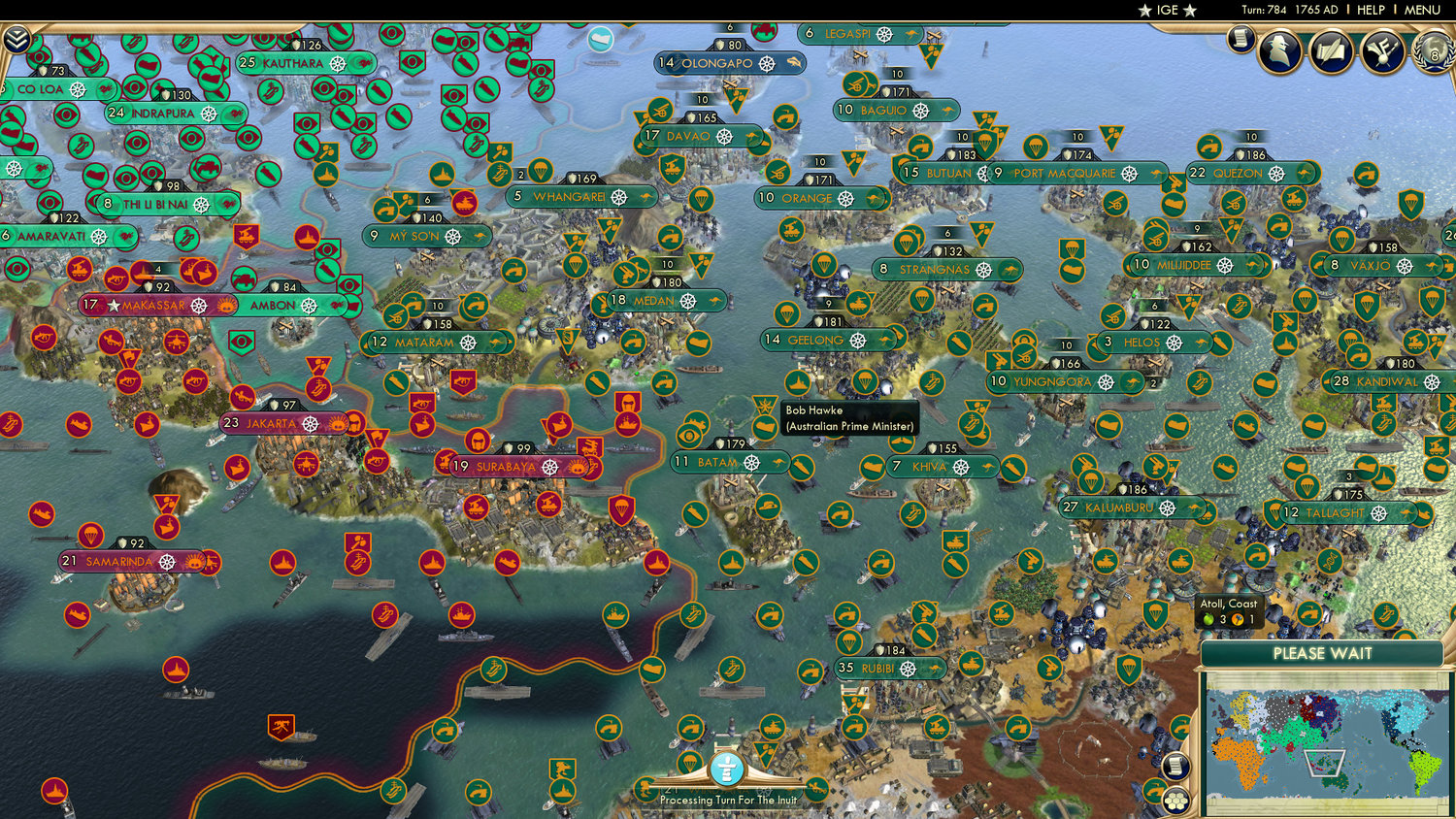
Task: Click the production gear on the Olongapo banner
Action: pyautogui.click(x=768, y=62)
